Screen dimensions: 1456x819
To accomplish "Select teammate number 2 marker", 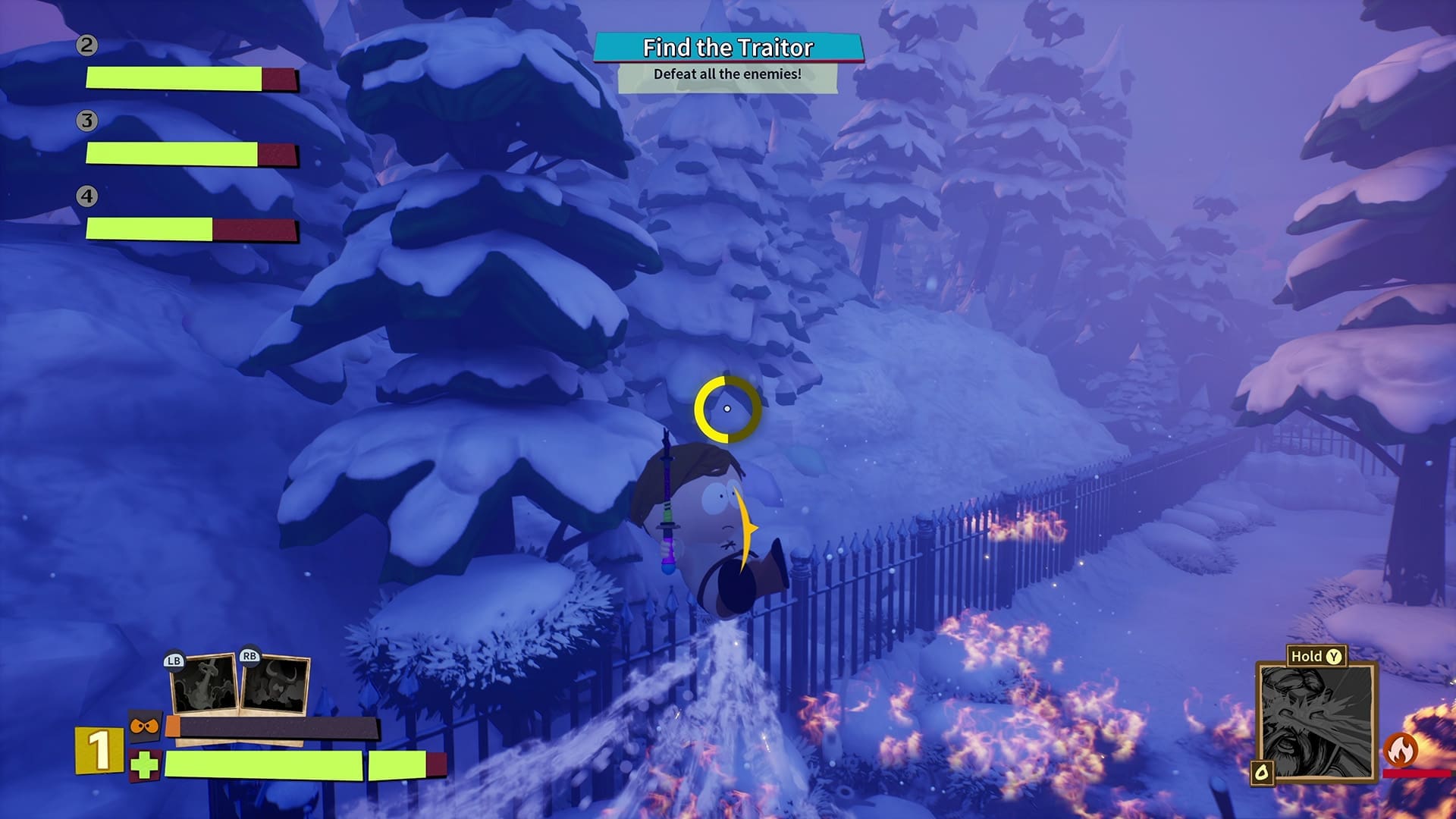I will click(86, 45).
